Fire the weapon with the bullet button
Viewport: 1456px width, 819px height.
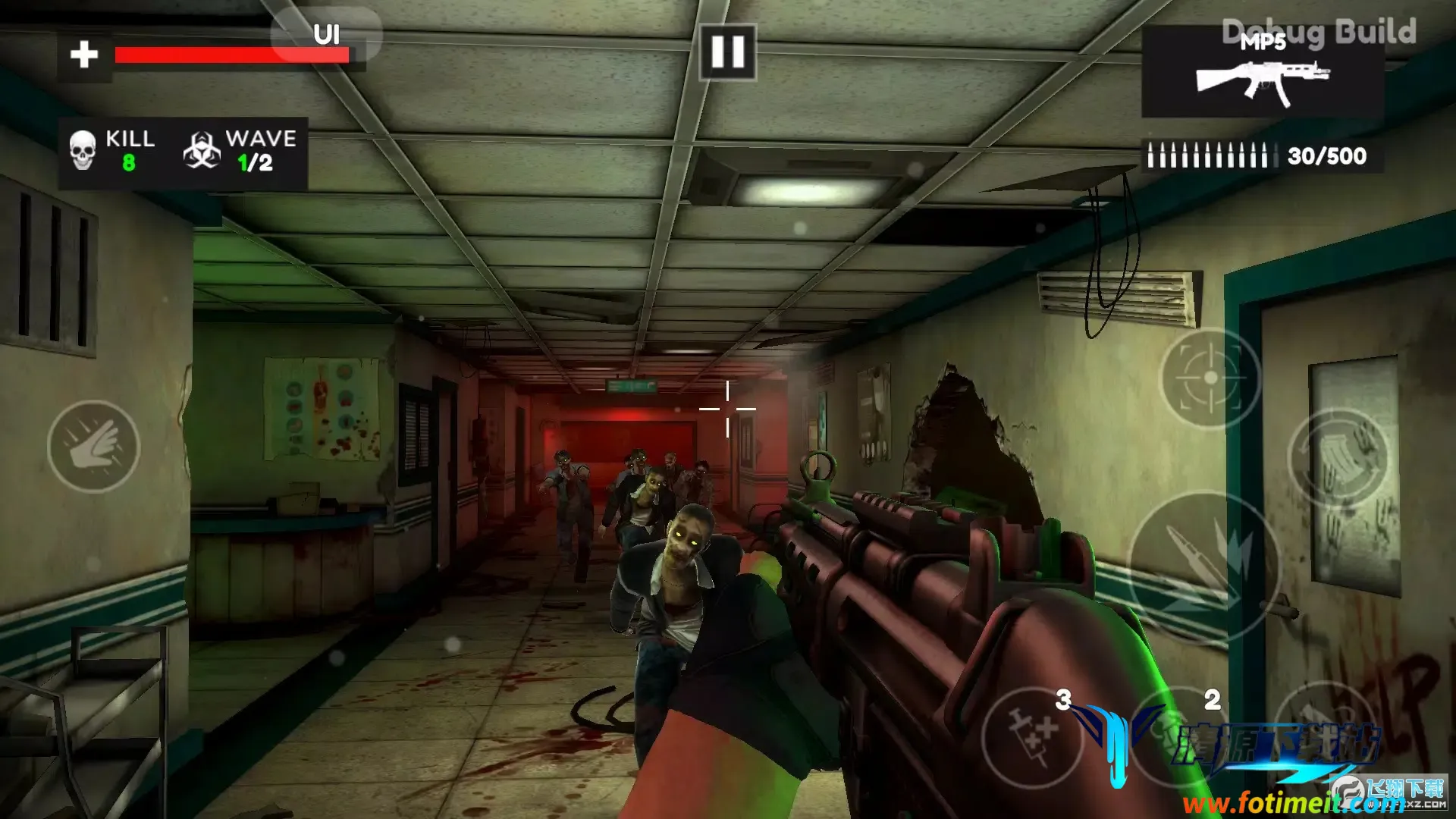[x=1203, y=566]
